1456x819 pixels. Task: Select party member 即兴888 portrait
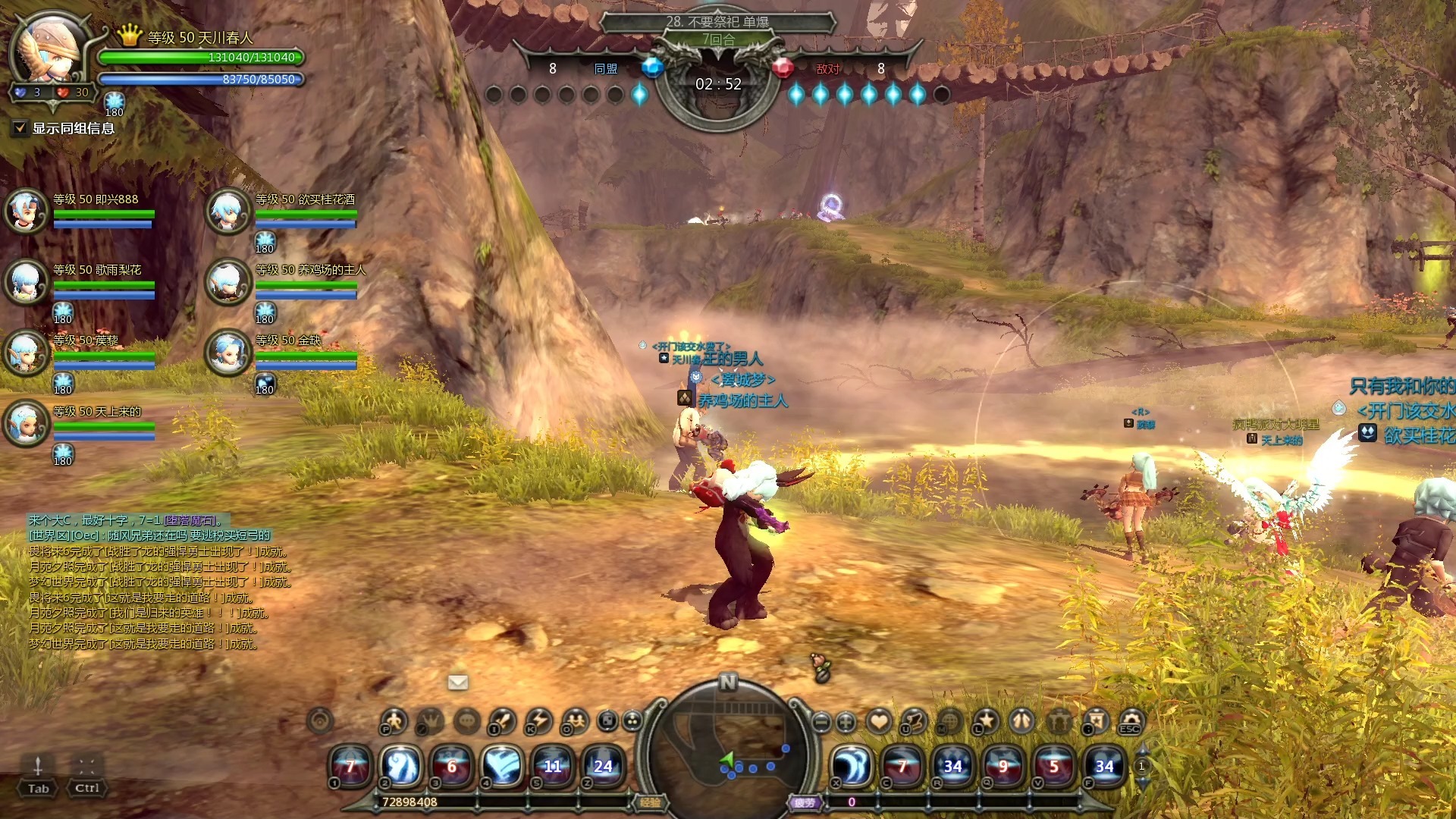point(27,210)
